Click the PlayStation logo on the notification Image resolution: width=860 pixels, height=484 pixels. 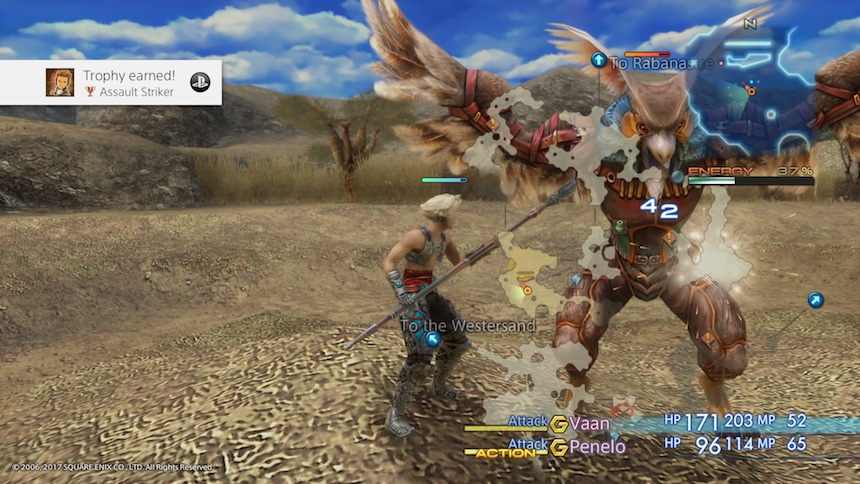(x=200, y=82)
